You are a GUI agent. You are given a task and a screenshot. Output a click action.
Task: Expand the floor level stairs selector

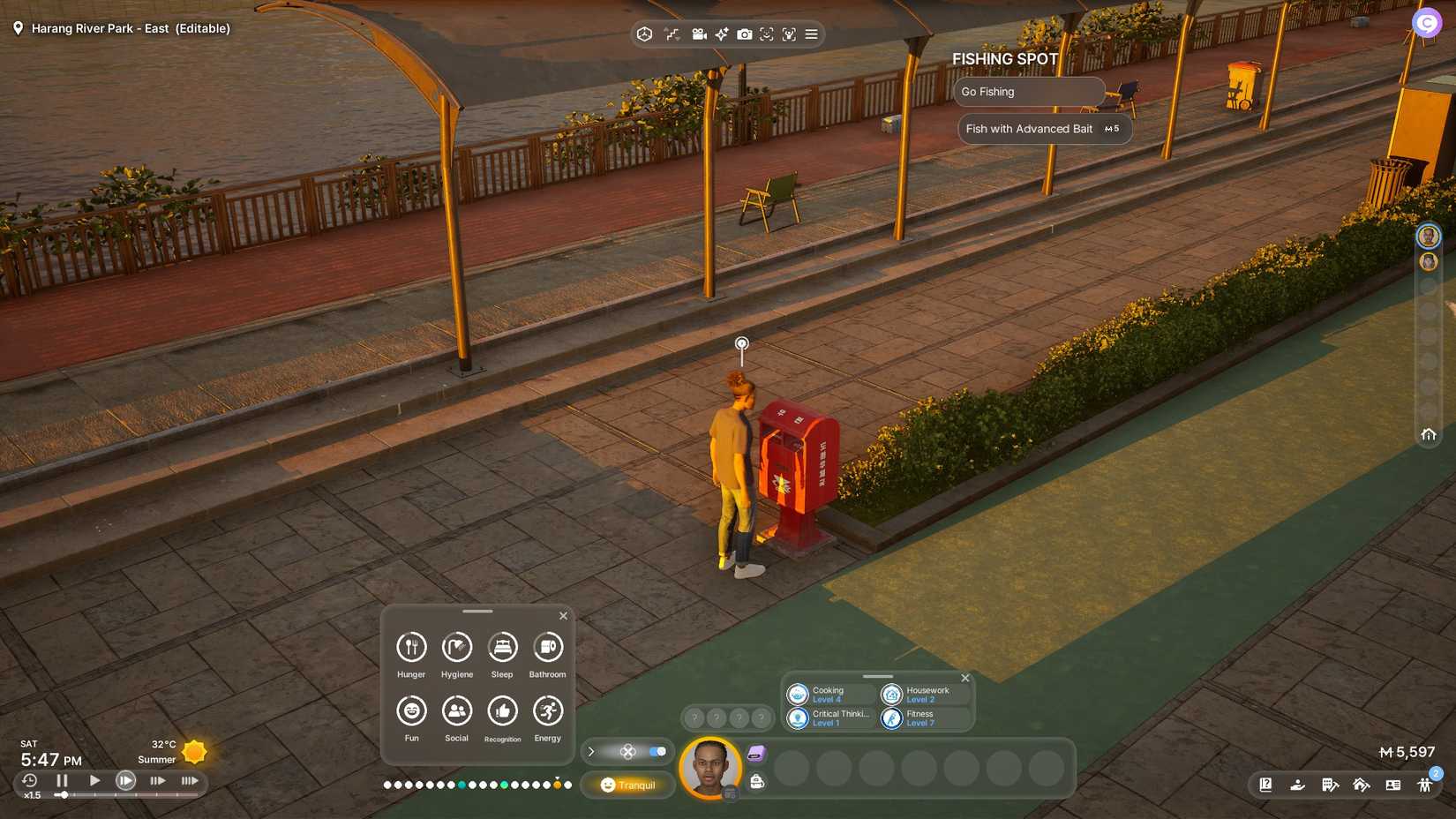[671, 34]
